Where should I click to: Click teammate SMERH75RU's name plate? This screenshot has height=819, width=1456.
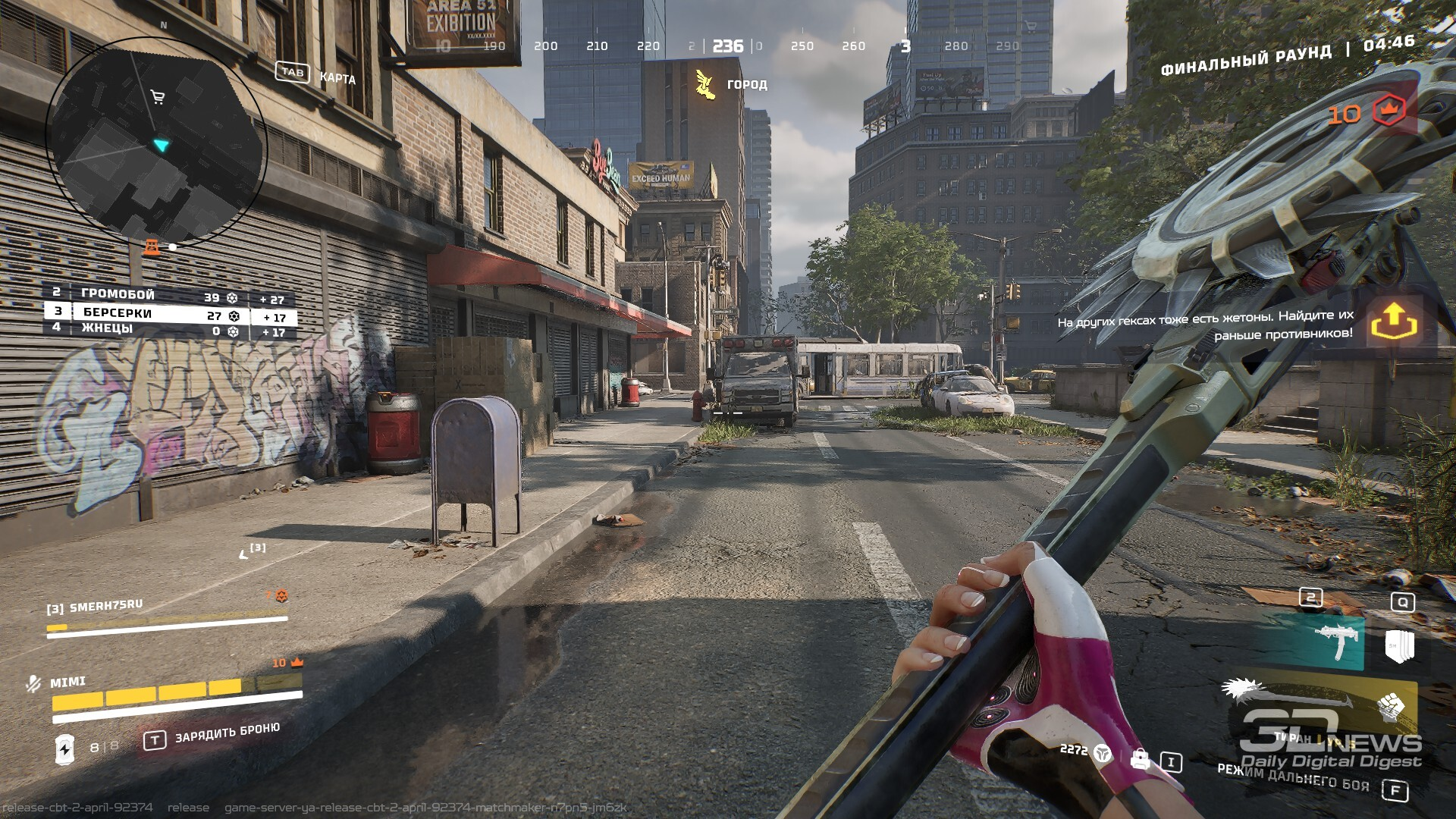[x=95, y=607]
